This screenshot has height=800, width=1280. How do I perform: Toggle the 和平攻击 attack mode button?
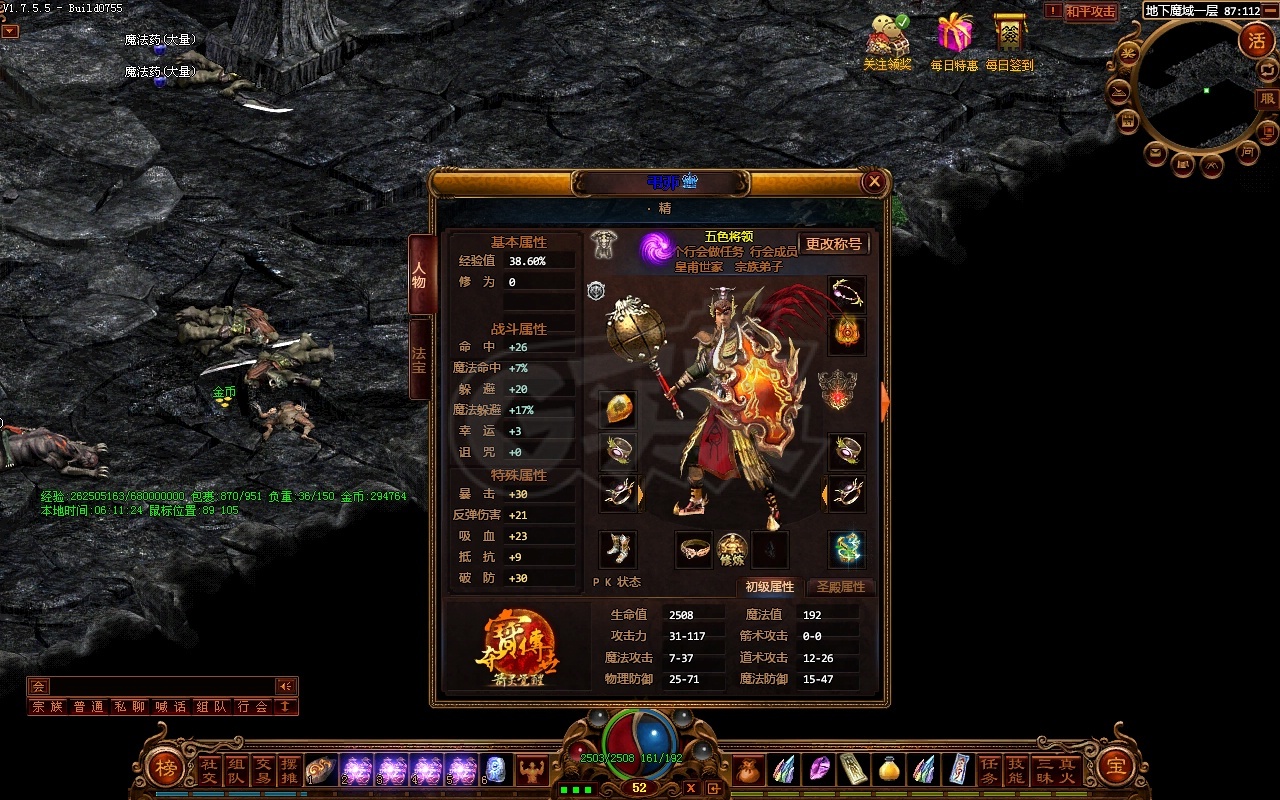(1089, 12)
